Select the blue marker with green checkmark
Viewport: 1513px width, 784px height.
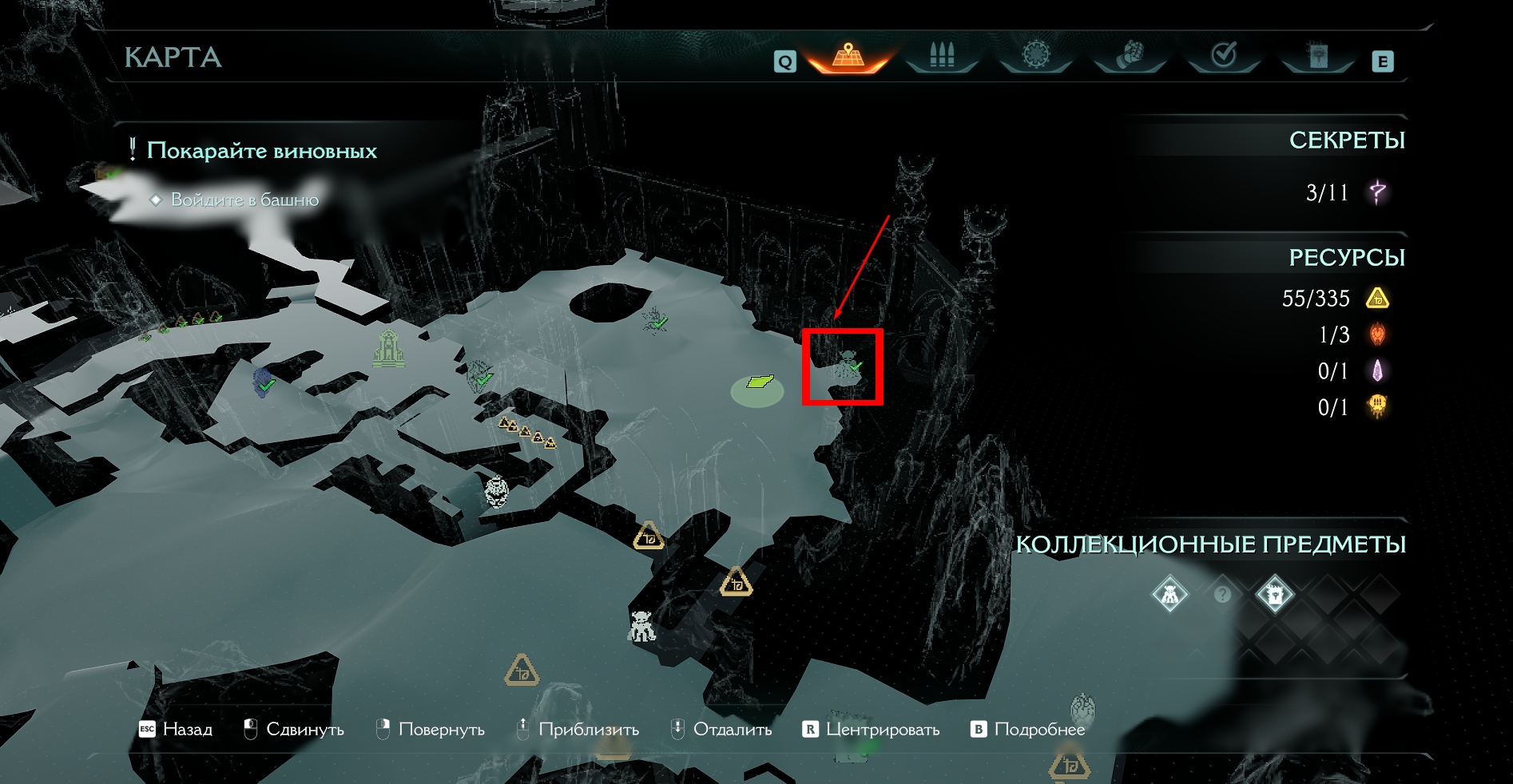[263, 381]
